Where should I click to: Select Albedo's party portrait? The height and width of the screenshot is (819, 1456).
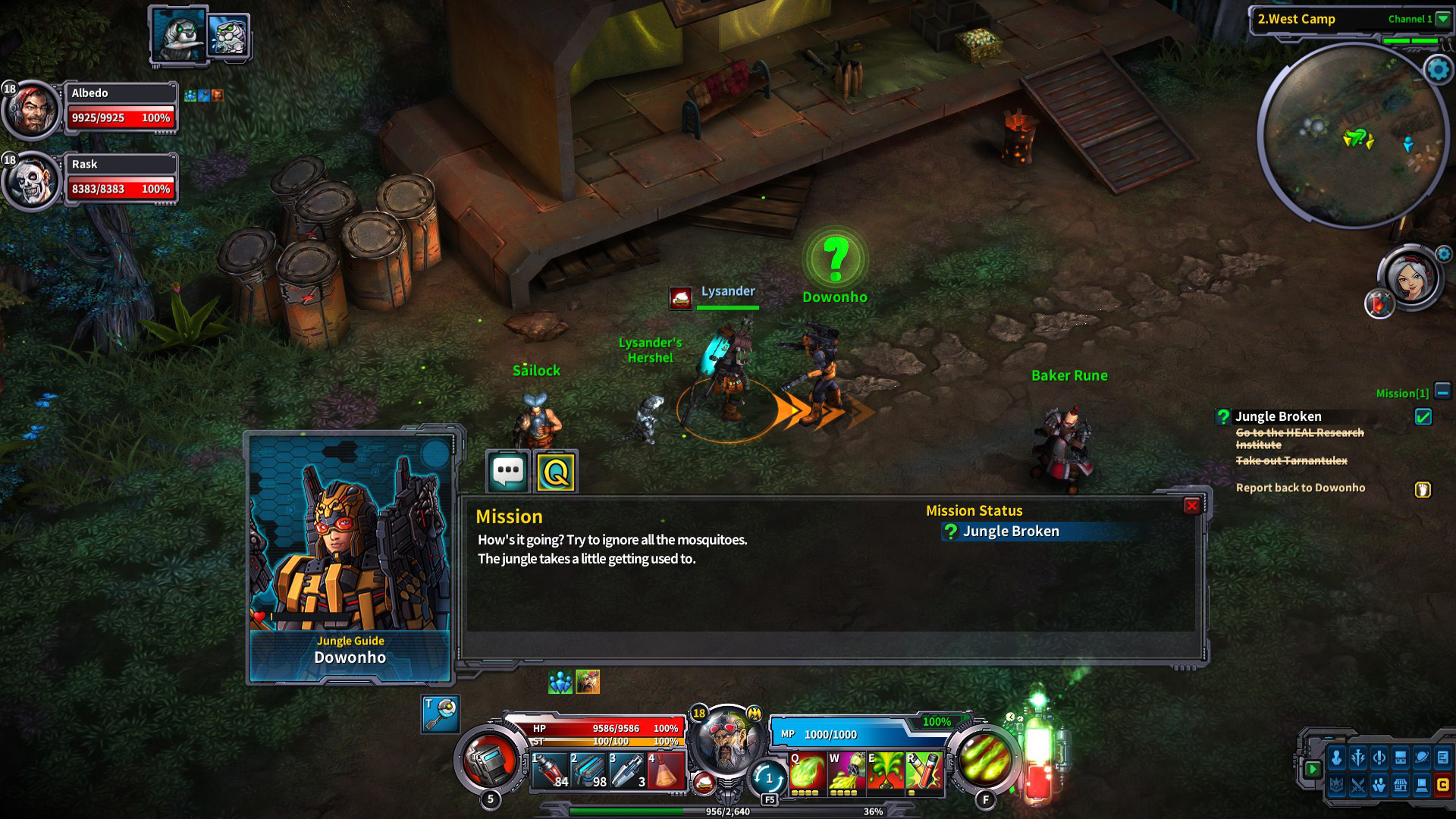coord(32,111)
